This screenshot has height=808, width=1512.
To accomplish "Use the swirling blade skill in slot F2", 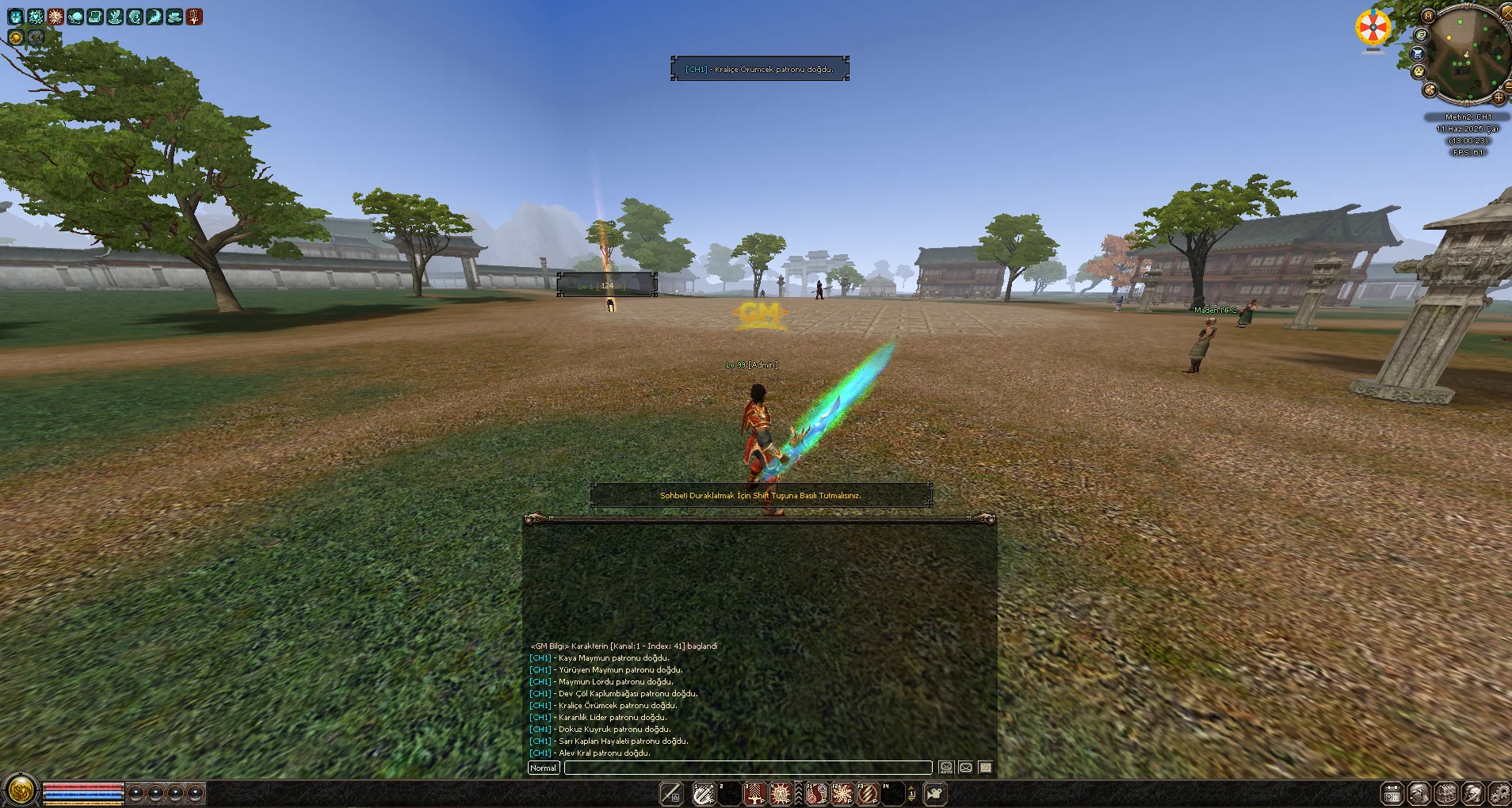I will [x=842, y=793].
